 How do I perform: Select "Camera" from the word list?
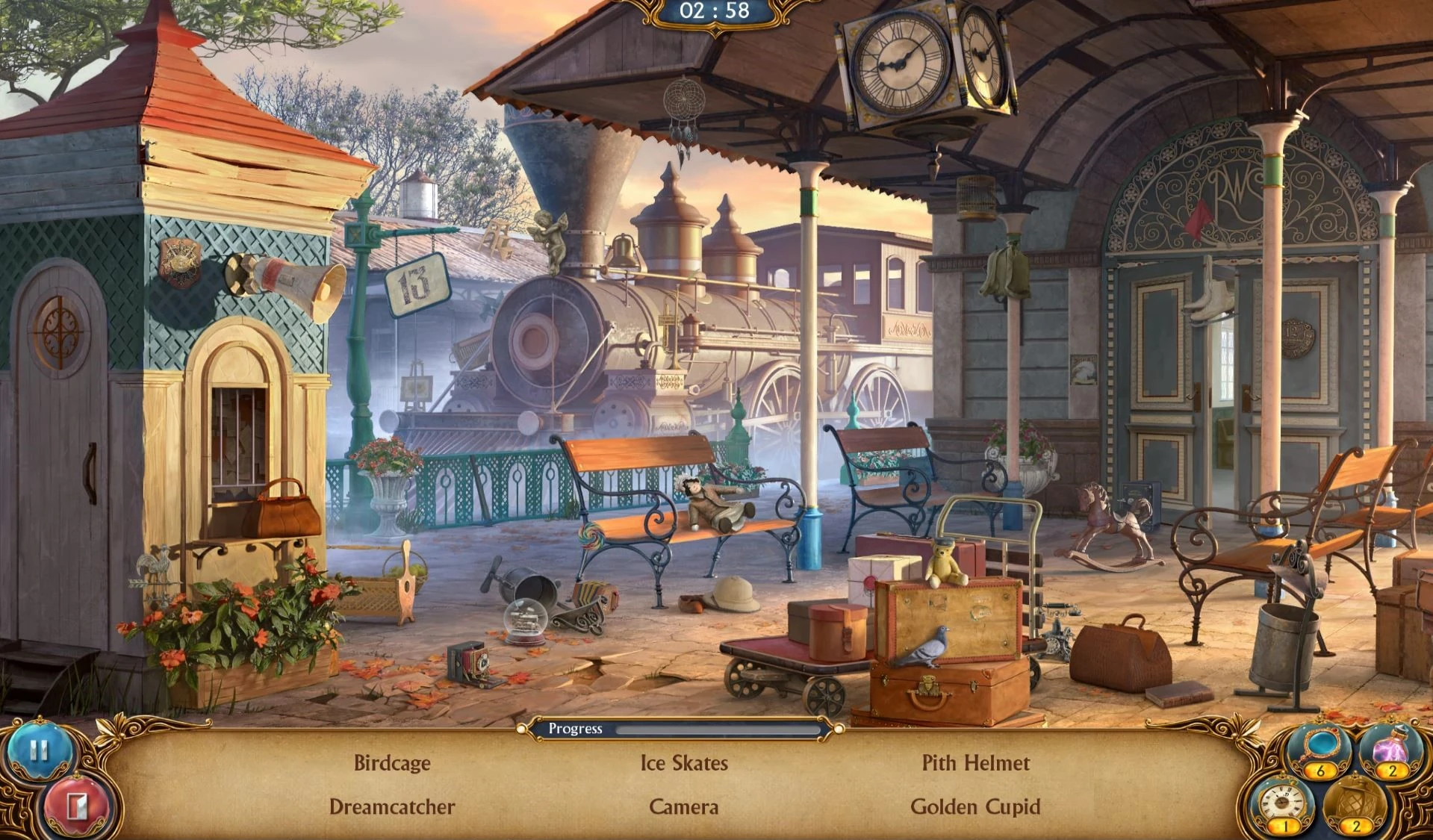[x=684, y=807]
